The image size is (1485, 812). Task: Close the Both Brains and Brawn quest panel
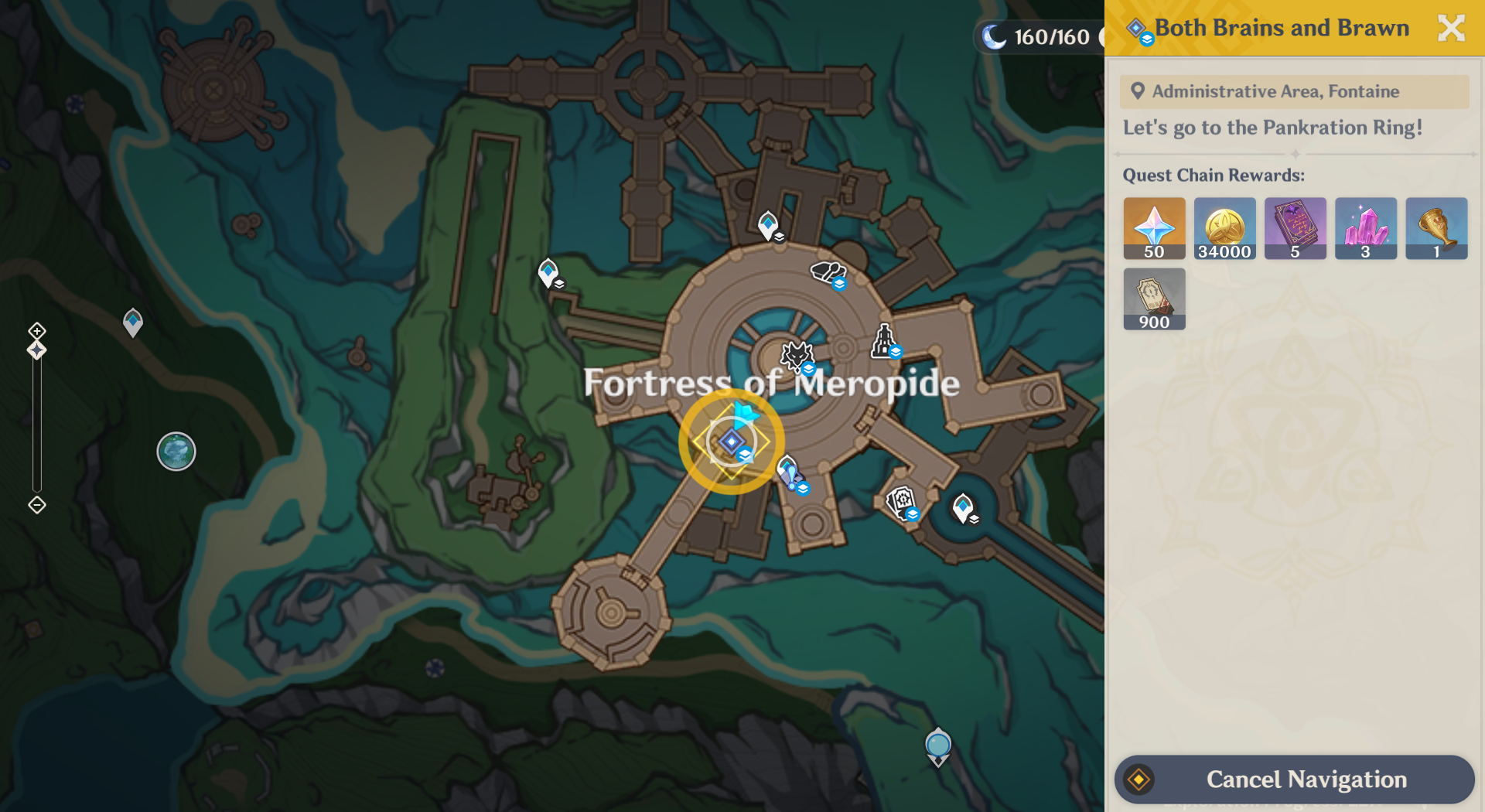1451,27
